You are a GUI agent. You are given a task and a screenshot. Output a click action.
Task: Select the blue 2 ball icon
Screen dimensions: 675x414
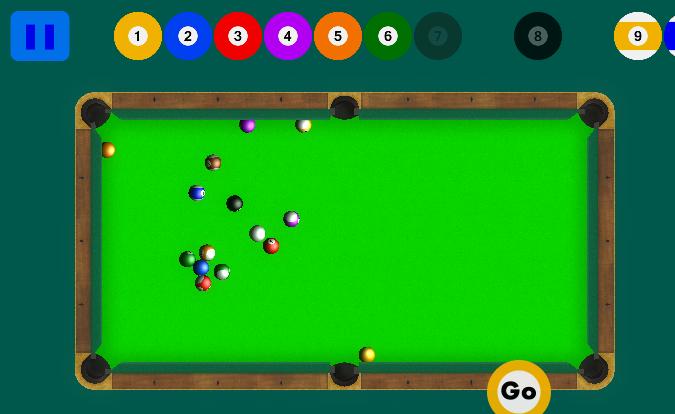188,36
